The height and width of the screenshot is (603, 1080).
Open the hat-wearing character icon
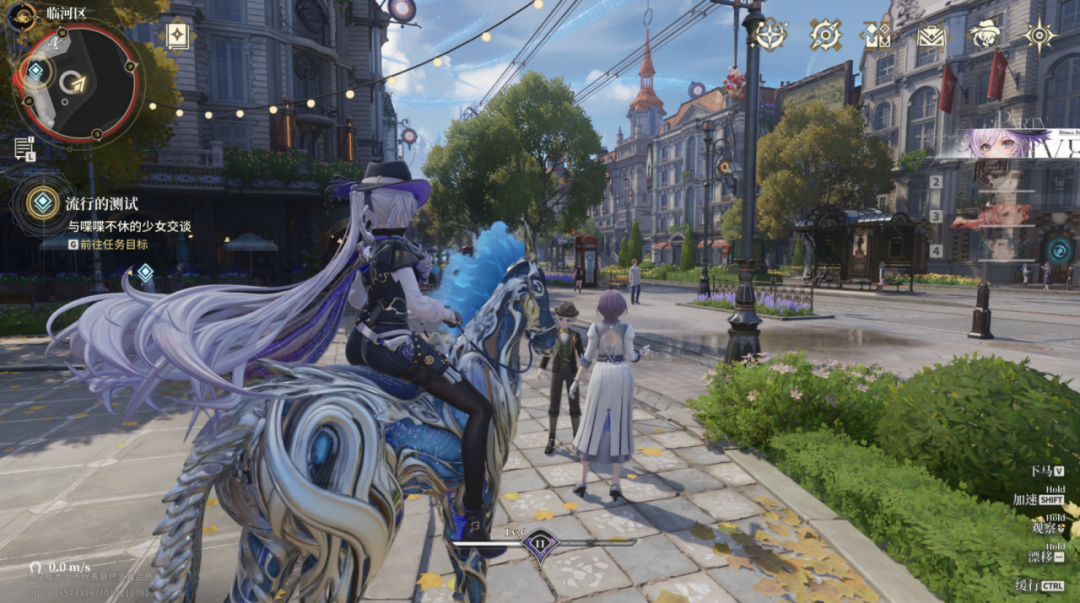coord(985,35)
